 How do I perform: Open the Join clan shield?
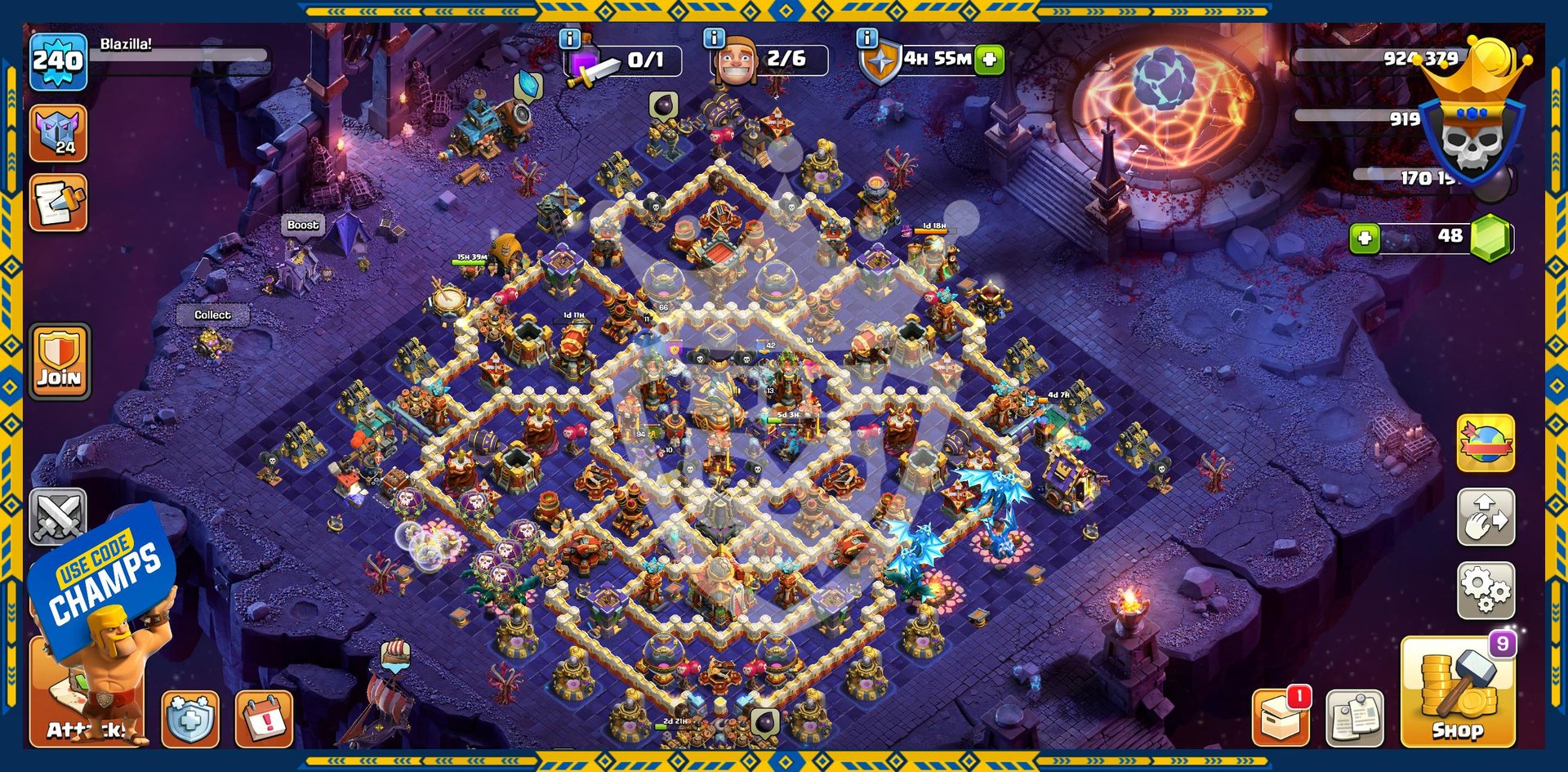(x=60, y=360)
